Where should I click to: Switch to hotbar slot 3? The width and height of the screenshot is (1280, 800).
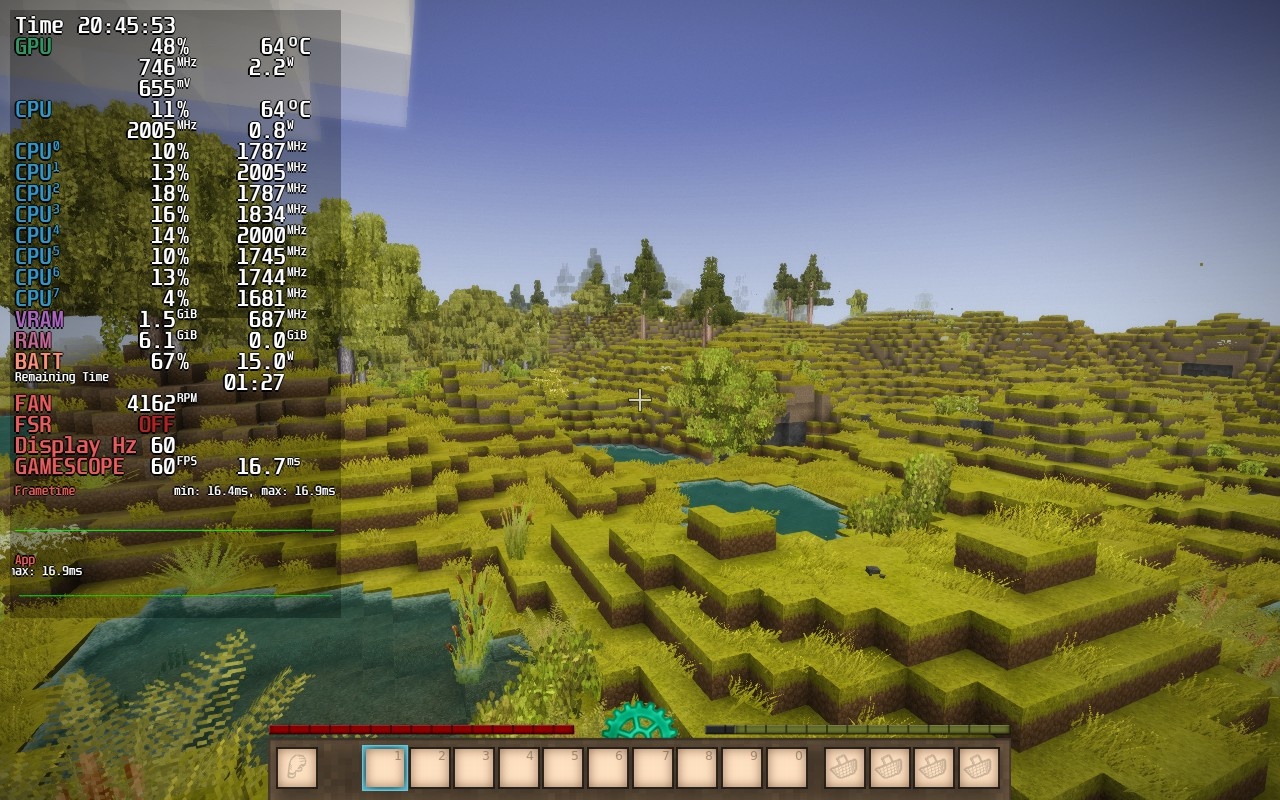[x=474, y=768]
